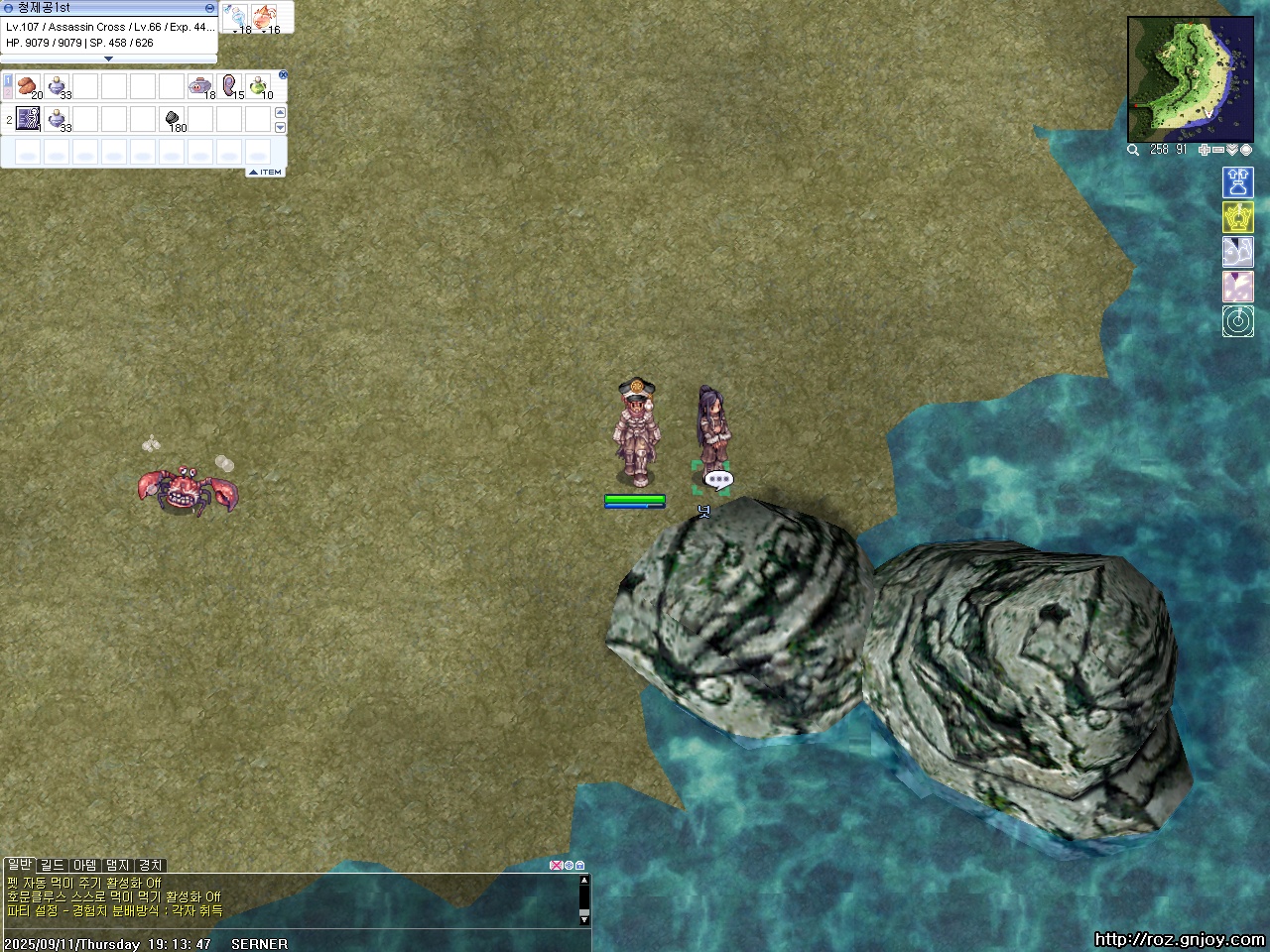Use the brown meat item in hotbar
Viewport: 1270px width, 952px height.
click(29, 86)
